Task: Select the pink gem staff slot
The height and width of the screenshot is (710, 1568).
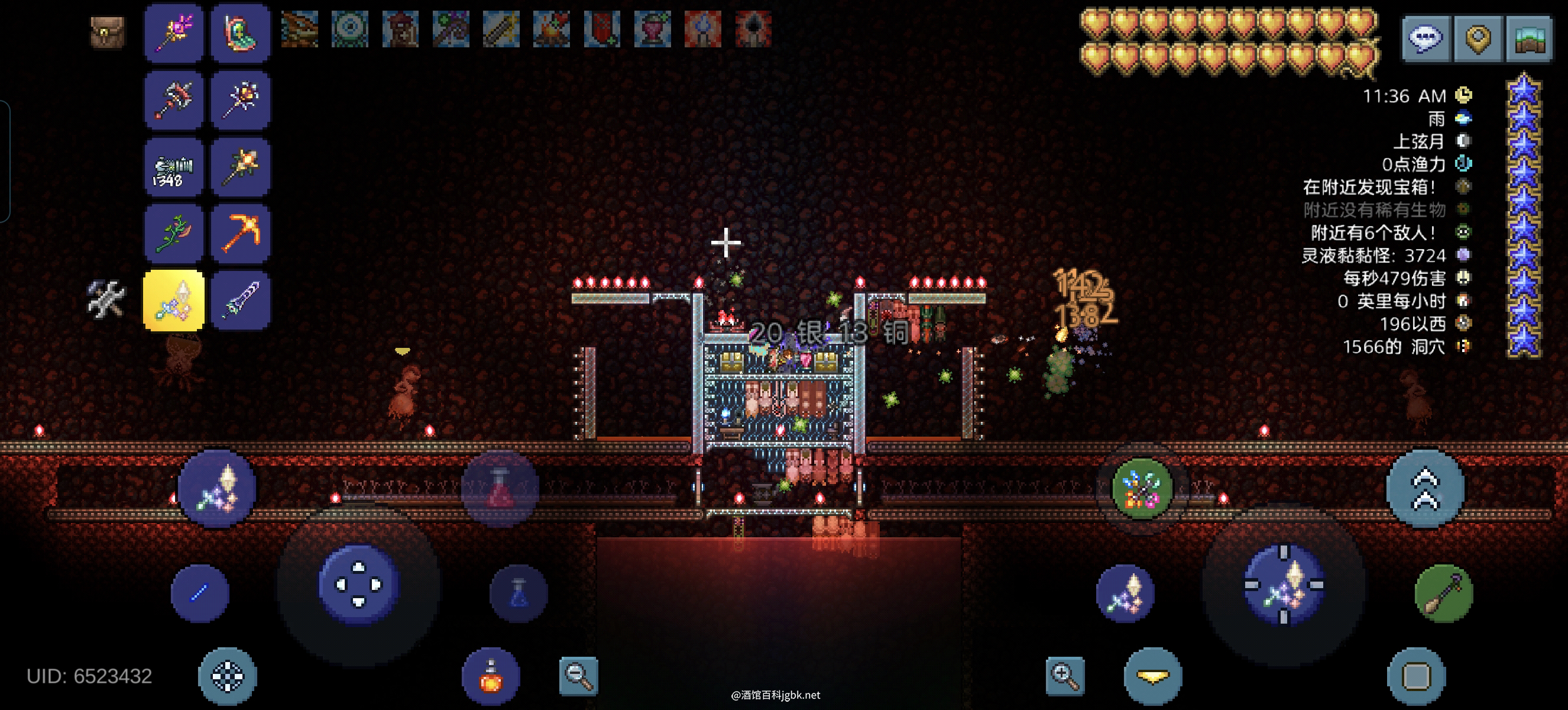Action: pos(173,33)
